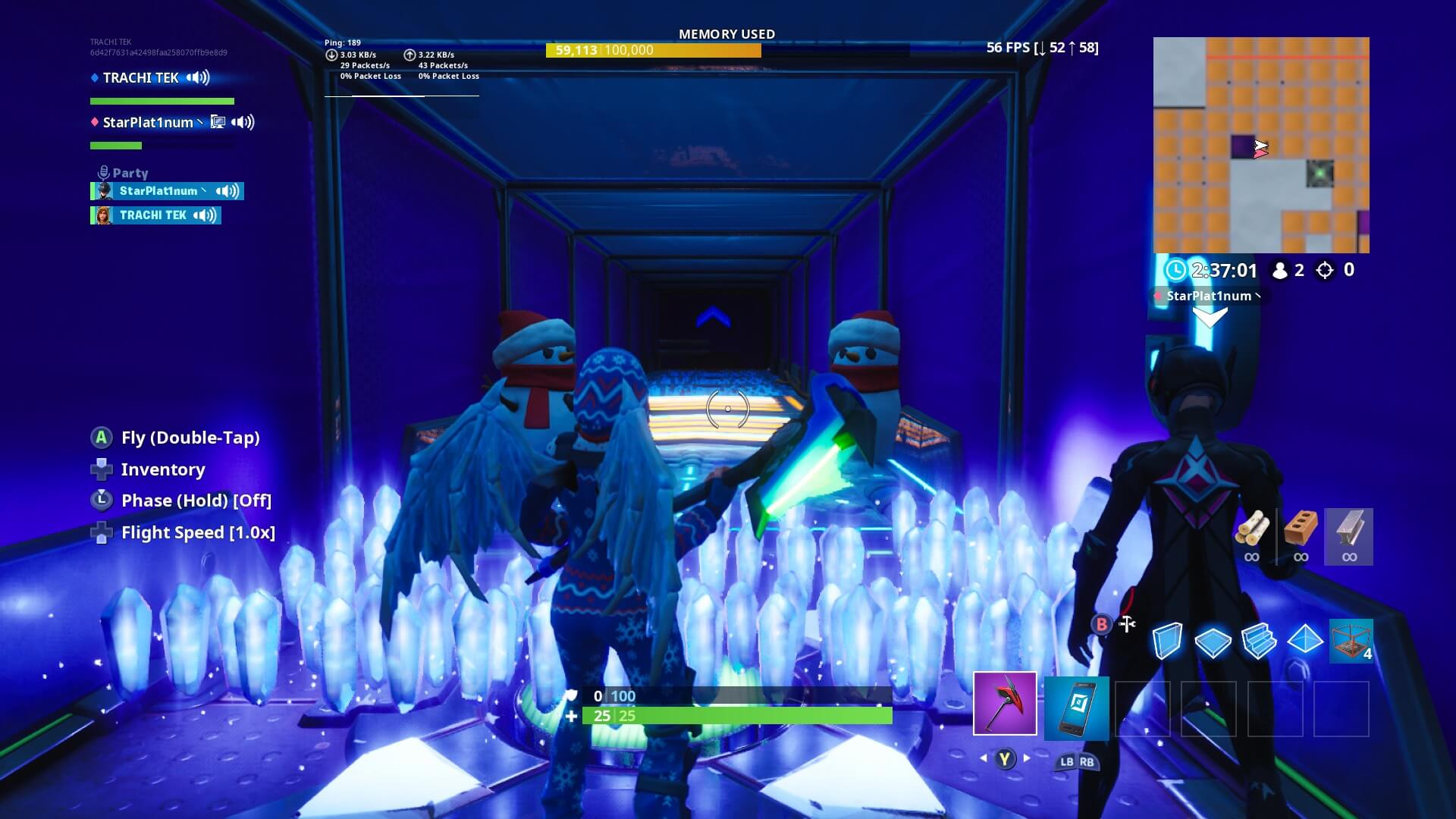
Task: Select the wall building piece icon
Action: click(x=1167, y=642)
